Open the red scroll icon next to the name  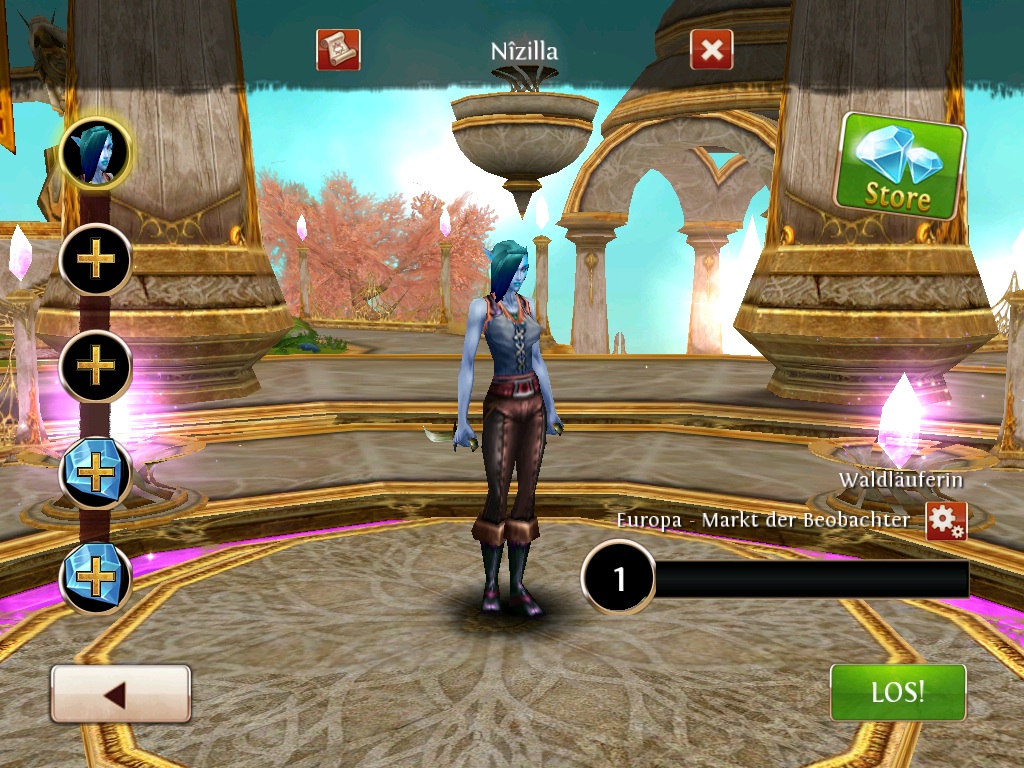pyautogui.click(x=338, y=49)
